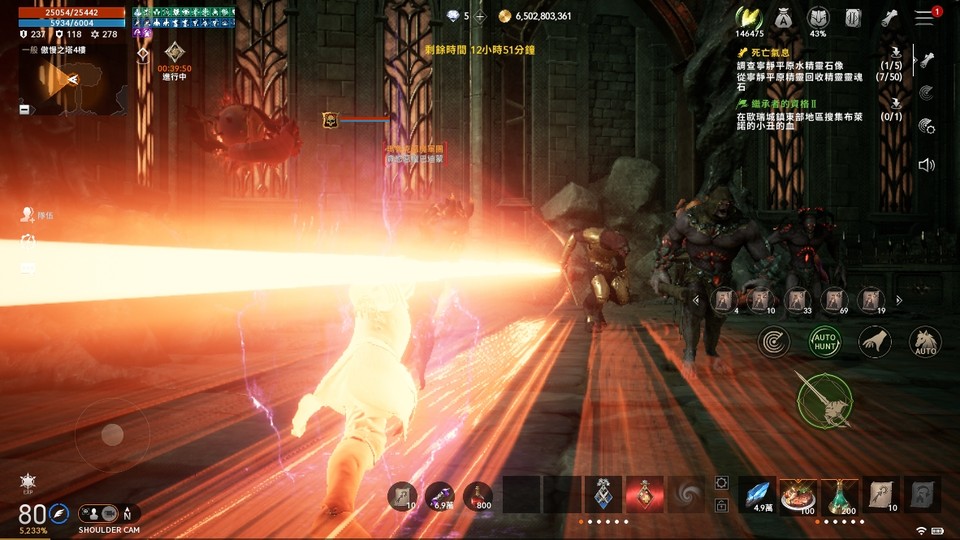Use the blue crystal item slot
This screenshot has height=540, width=960.
(x=759, y=494)
